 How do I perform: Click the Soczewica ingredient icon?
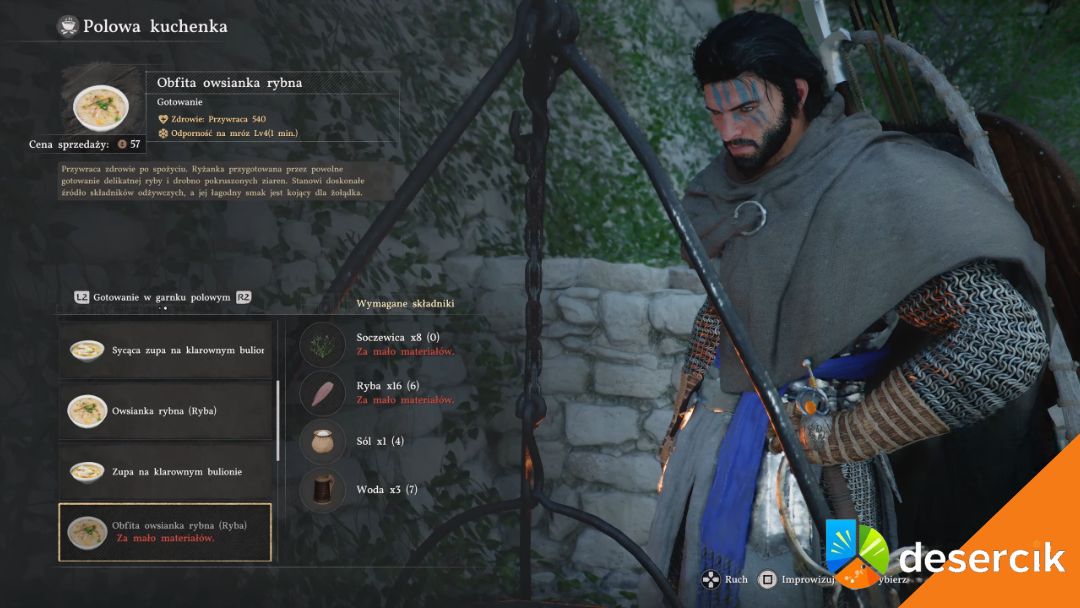[322, 344]
